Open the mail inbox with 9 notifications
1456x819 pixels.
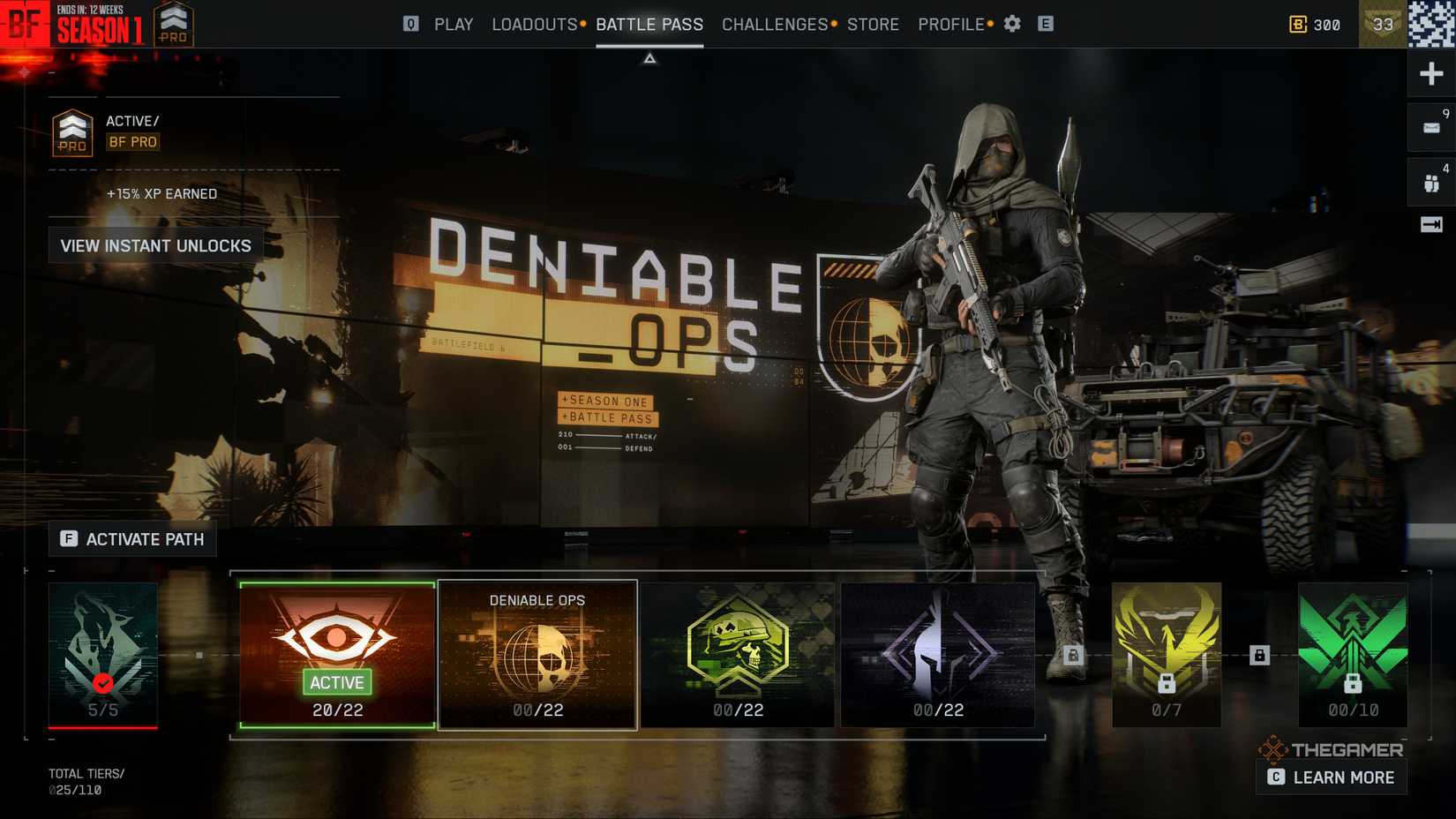tap(1430, 127)
